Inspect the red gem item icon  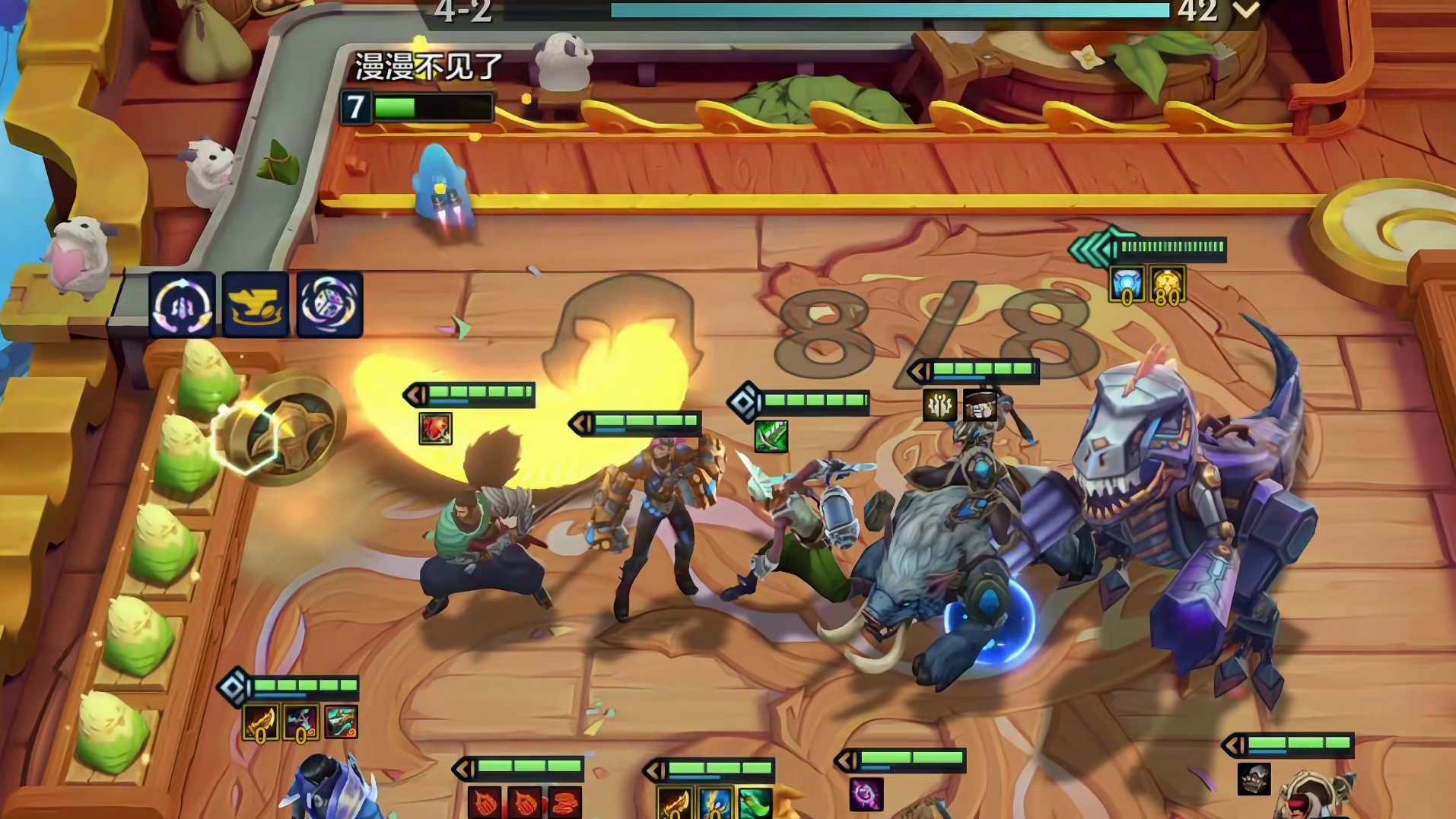(435, 429)
